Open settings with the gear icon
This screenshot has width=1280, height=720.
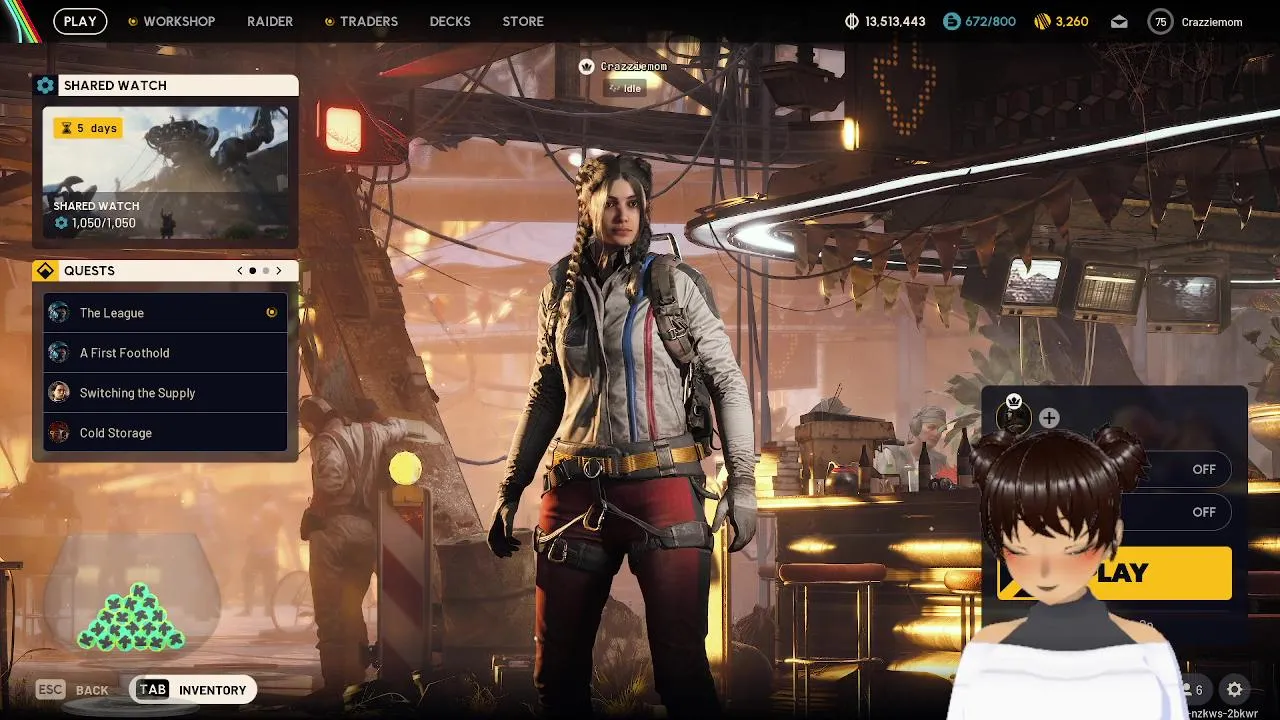coord(1235,689)
